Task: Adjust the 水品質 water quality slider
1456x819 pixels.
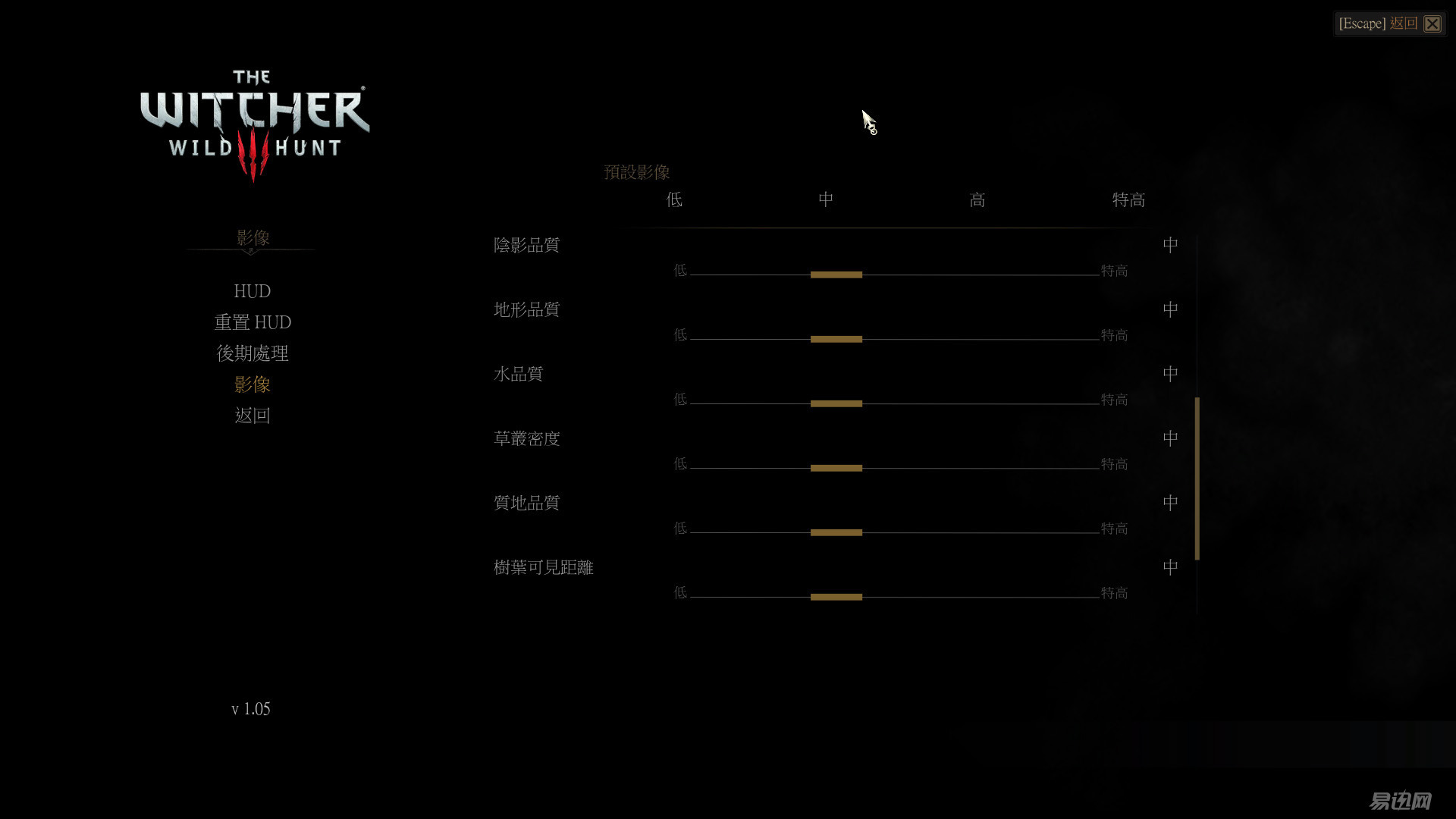Action: tap(836, 403)
